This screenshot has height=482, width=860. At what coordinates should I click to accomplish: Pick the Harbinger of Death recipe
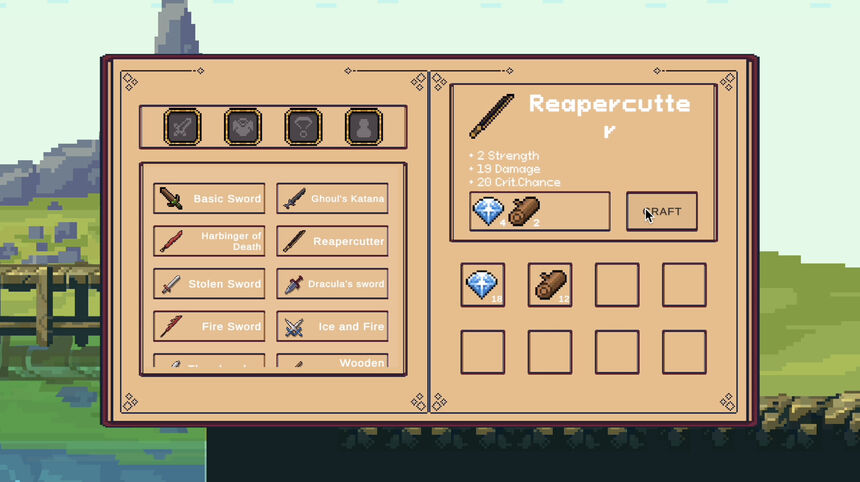pos(209,241)
